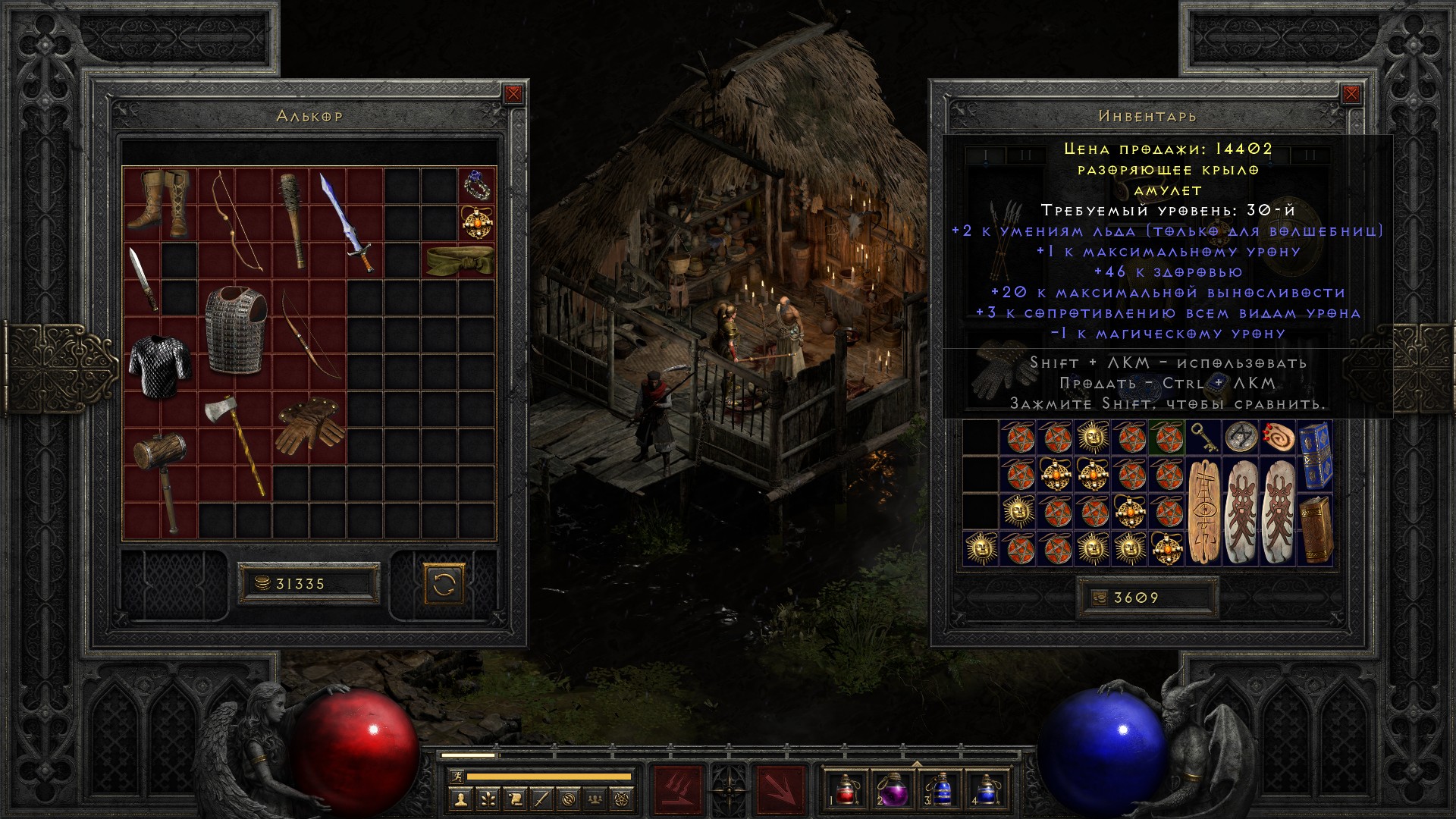Select the wooden maul hammer
Screen dimensions: 1456x819
159,478
